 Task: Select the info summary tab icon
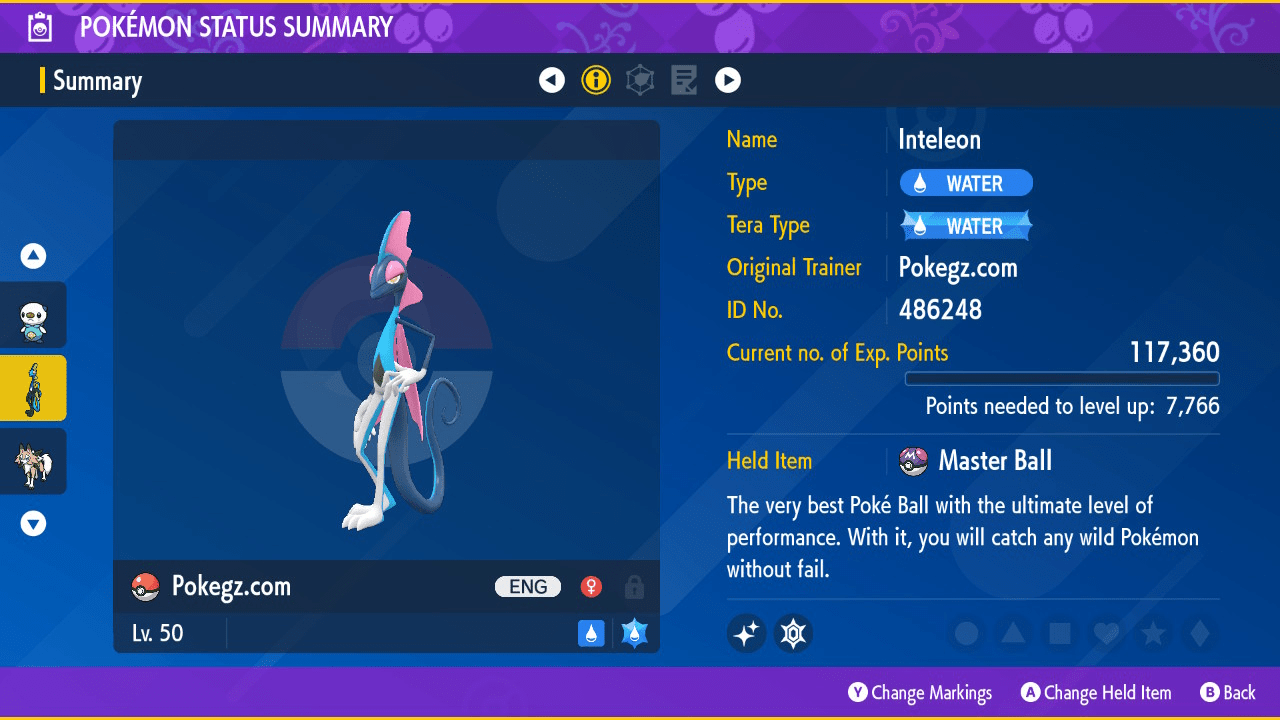[596, 80]
